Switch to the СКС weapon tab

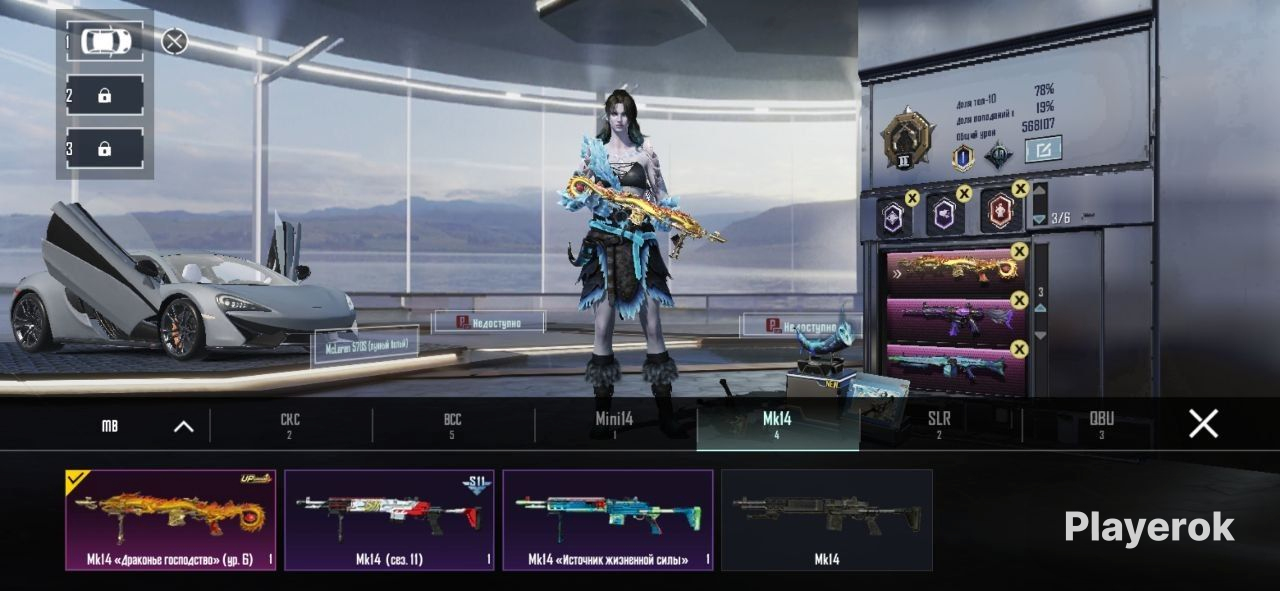click(x=290, y=425)
